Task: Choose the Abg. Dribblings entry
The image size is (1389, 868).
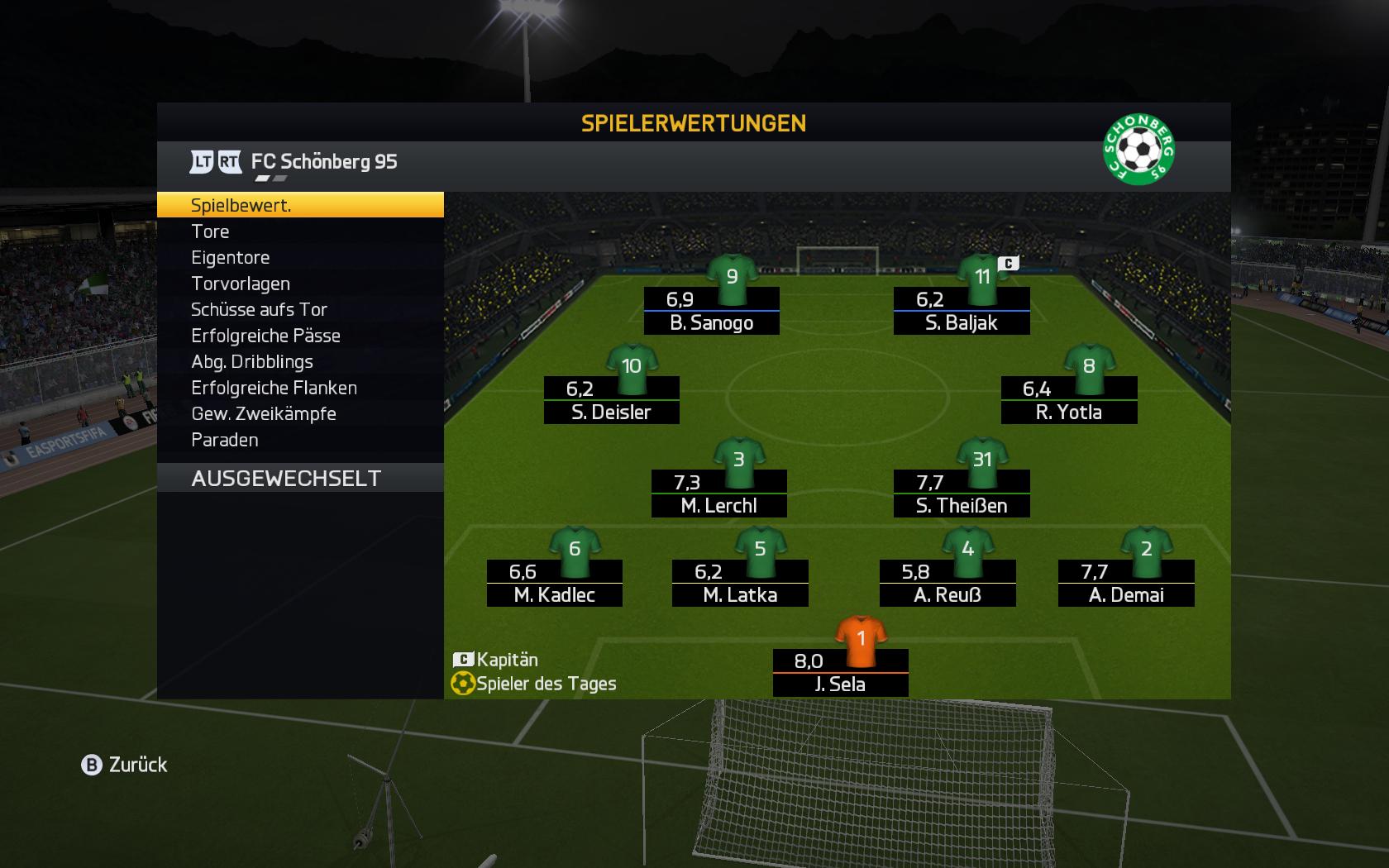Action: 299,361
